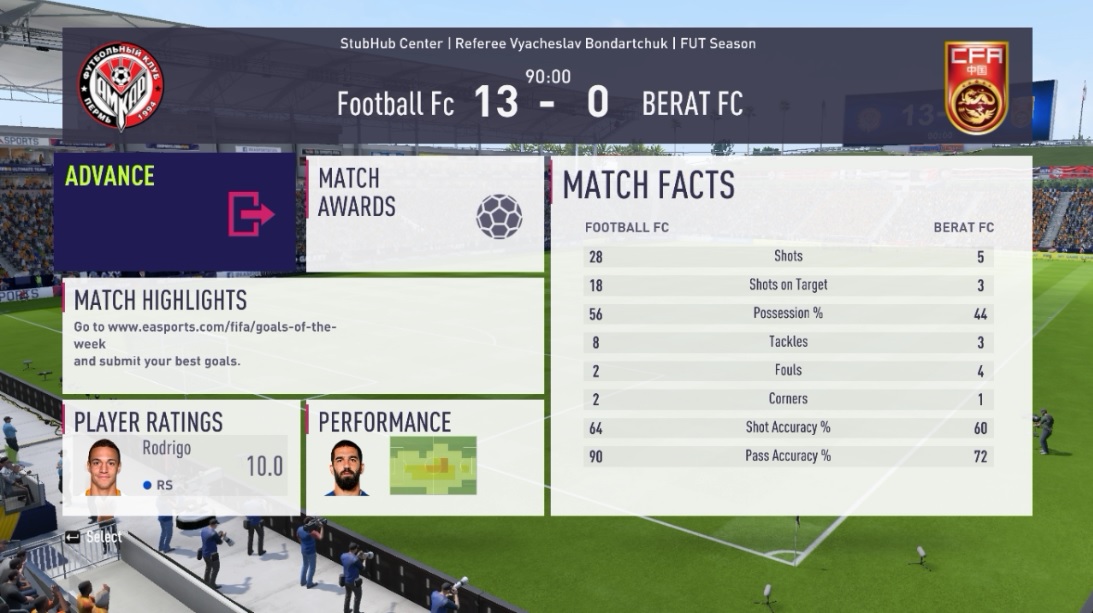The height and width of the screenshot is (613, 1093).
Task: Open the Match Awards panel
Action: point(424,213)
